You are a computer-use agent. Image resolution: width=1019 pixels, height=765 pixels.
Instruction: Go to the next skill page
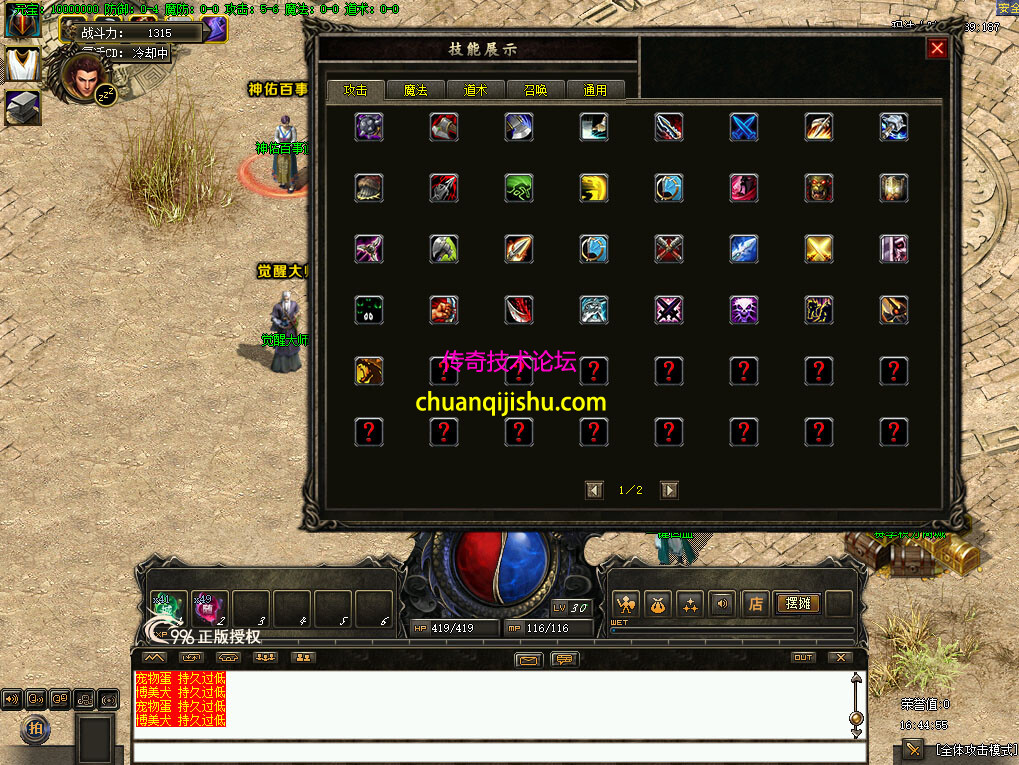pyautogui.click(x=670, y=490)
